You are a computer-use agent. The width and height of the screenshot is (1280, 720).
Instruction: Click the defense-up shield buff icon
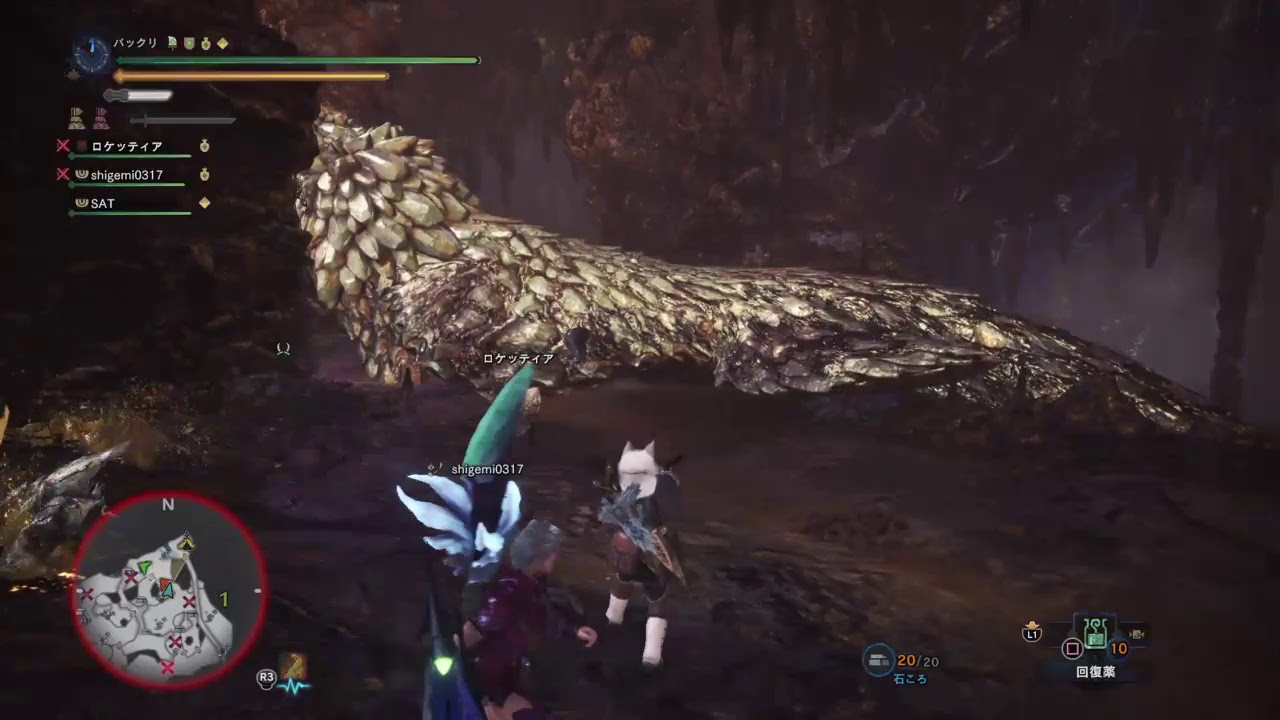pyautogui.click(x=190, y=43)
